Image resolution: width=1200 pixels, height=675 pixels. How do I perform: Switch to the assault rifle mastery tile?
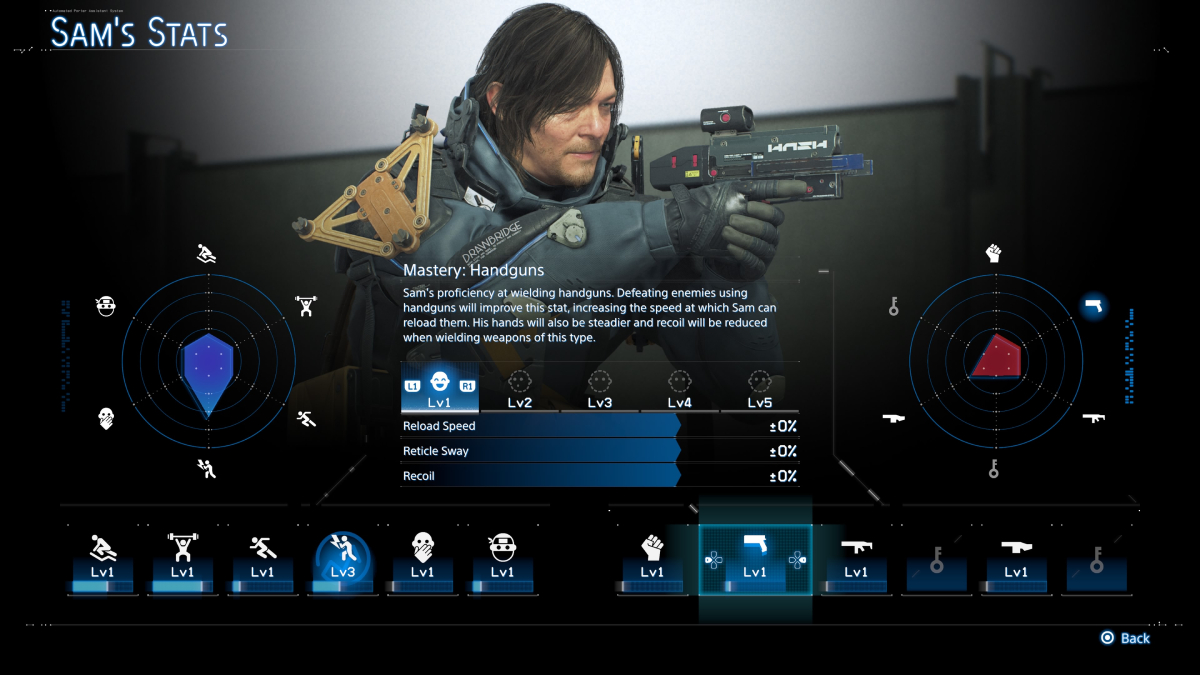pyautogui.click(x=856, y=560)
